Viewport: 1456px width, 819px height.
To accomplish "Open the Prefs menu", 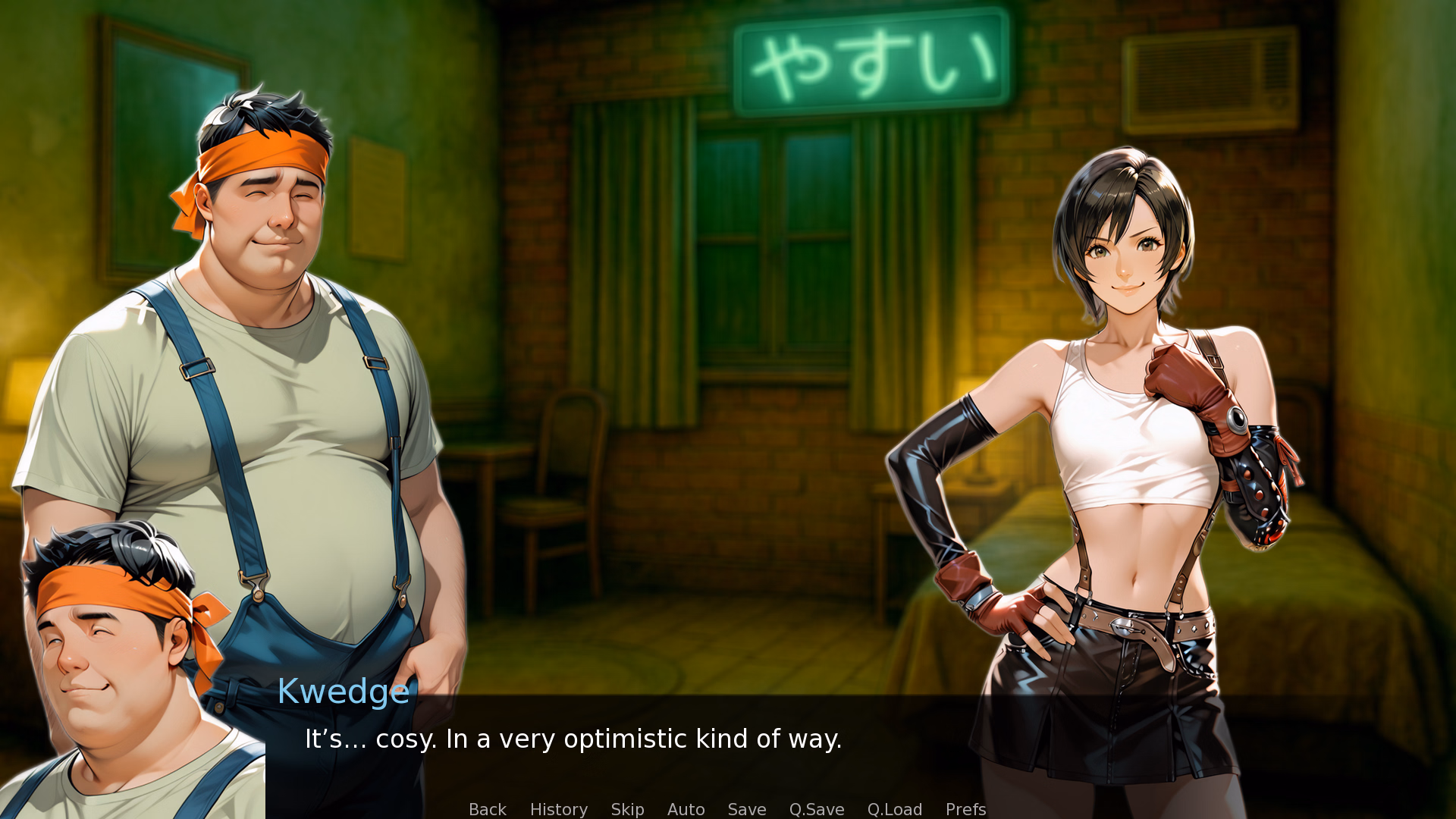I will click(x=965, y=809).
